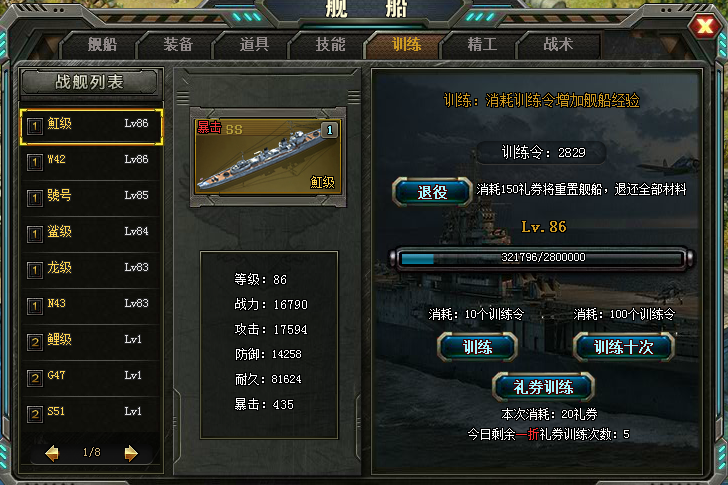The height and width of the screenshot is (485, 728).
Task: Train once with the 训练 button
Action: tap(477, 347)
